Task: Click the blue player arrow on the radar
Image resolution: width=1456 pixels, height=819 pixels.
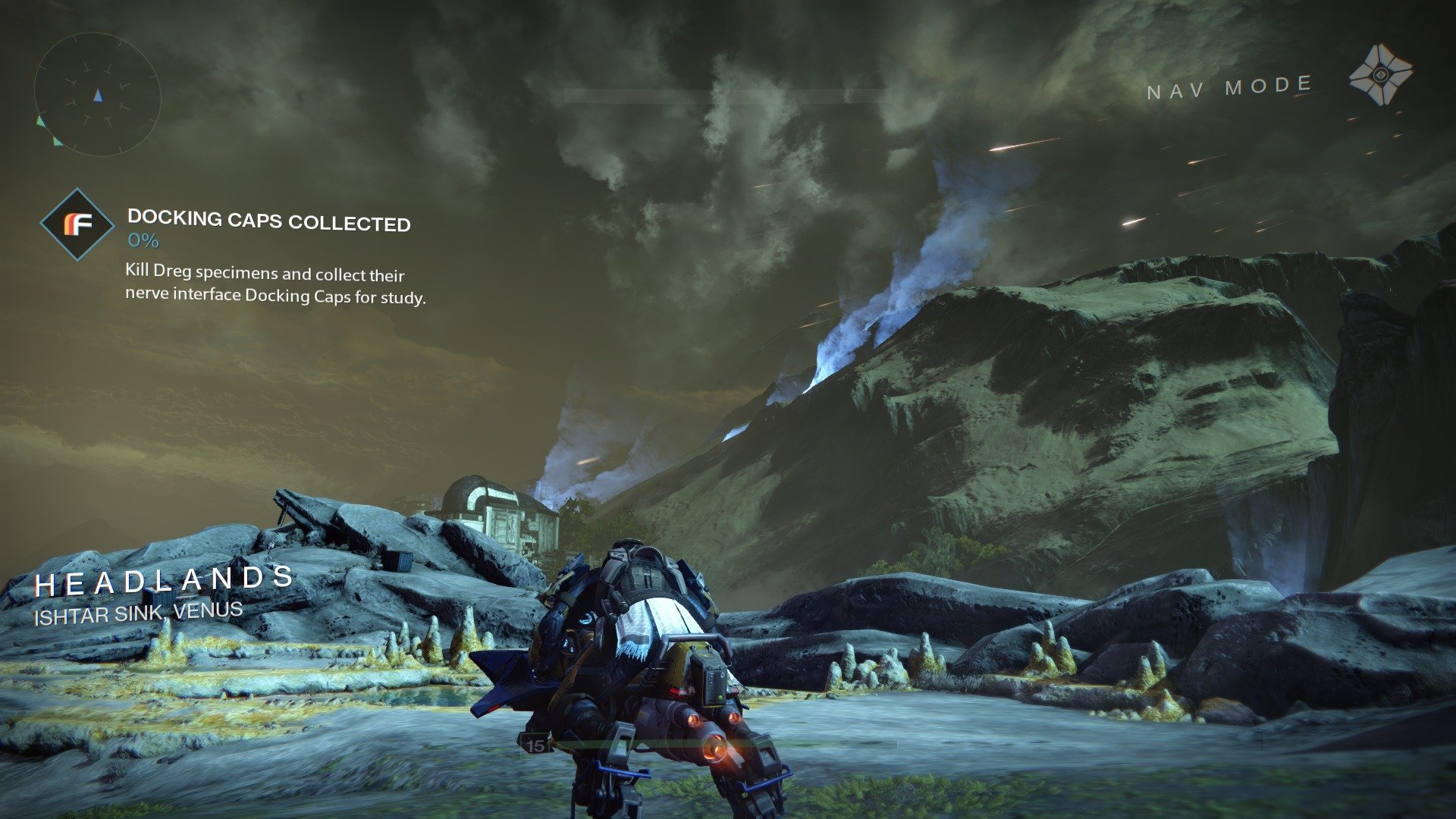Action: point(99,96)
